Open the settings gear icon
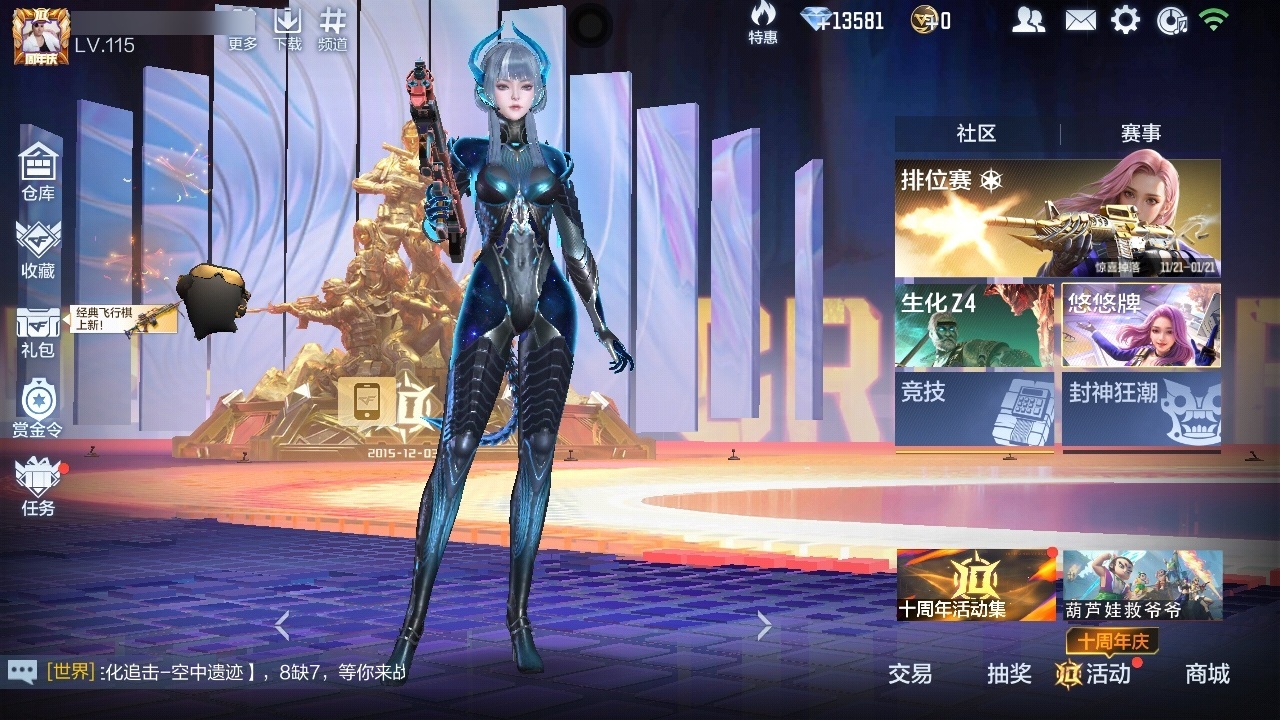 coord(1125,20)
